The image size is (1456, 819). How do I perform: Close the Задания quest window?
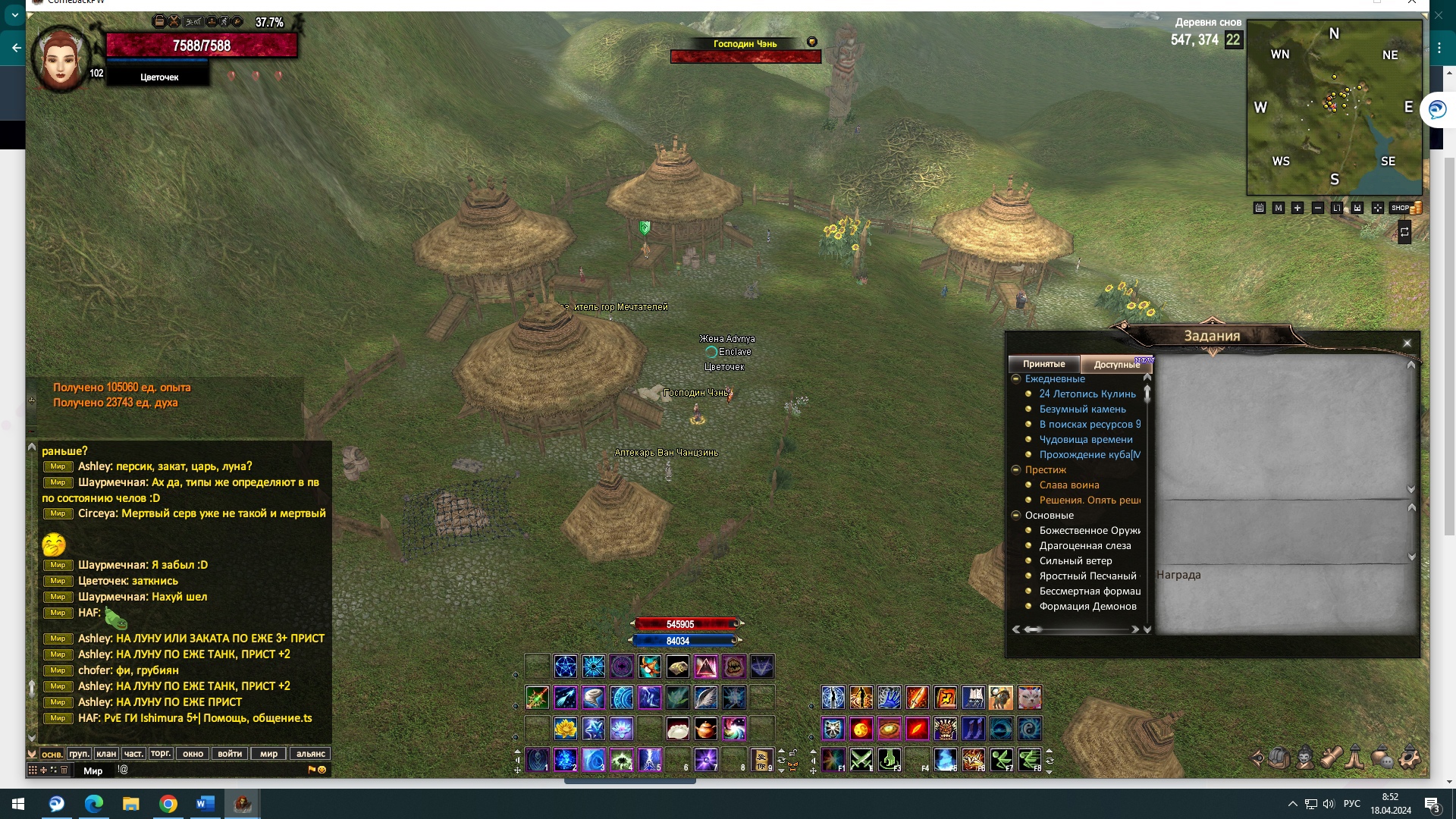point(1407,343)
